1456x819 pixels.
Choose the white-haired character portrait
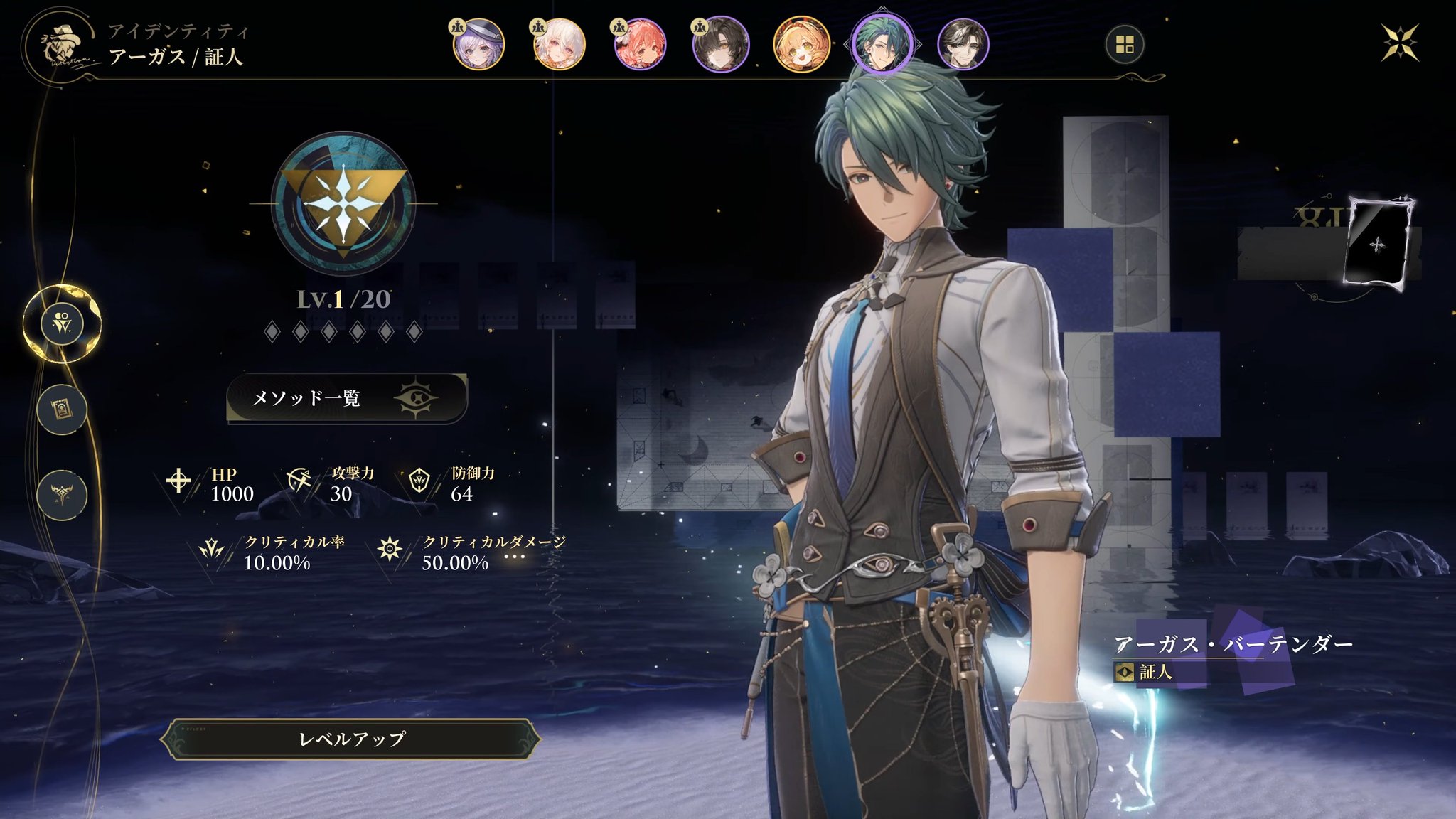pyautogui.click(x=560, y=45)
